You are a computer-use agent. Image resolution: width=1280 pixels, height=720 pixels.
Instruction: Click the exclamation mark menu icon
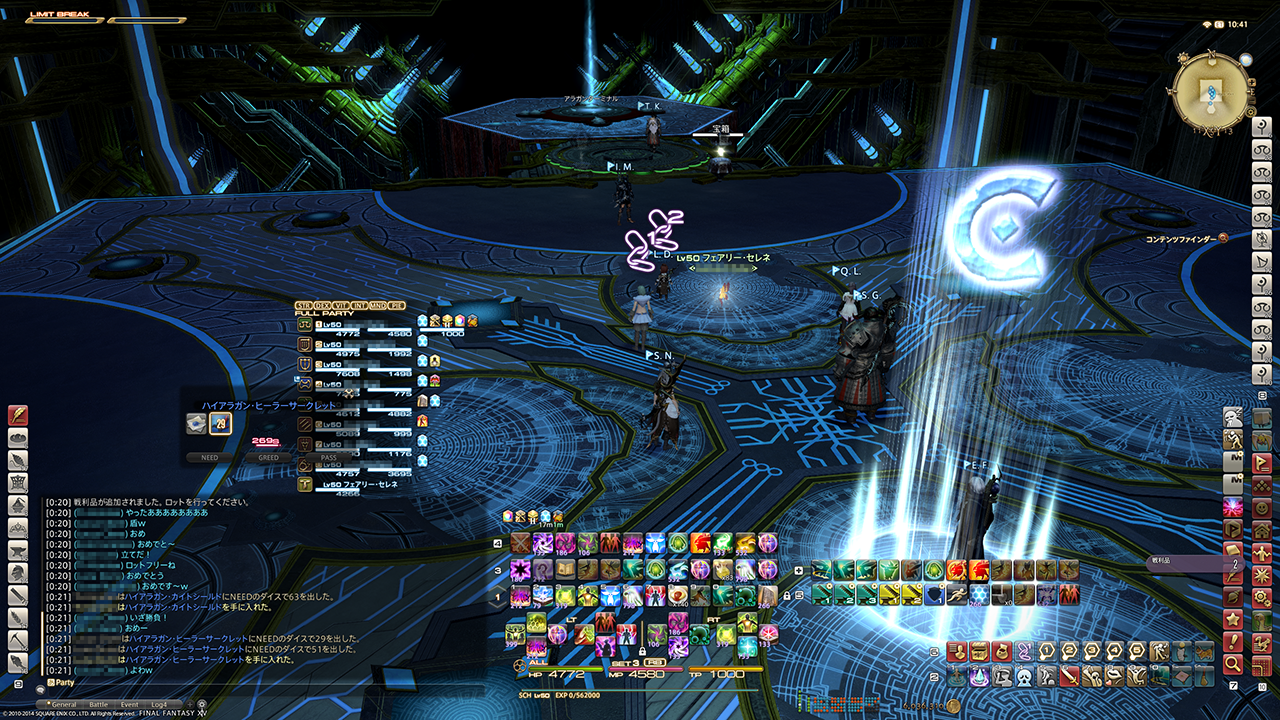(x=1232, y=641)
